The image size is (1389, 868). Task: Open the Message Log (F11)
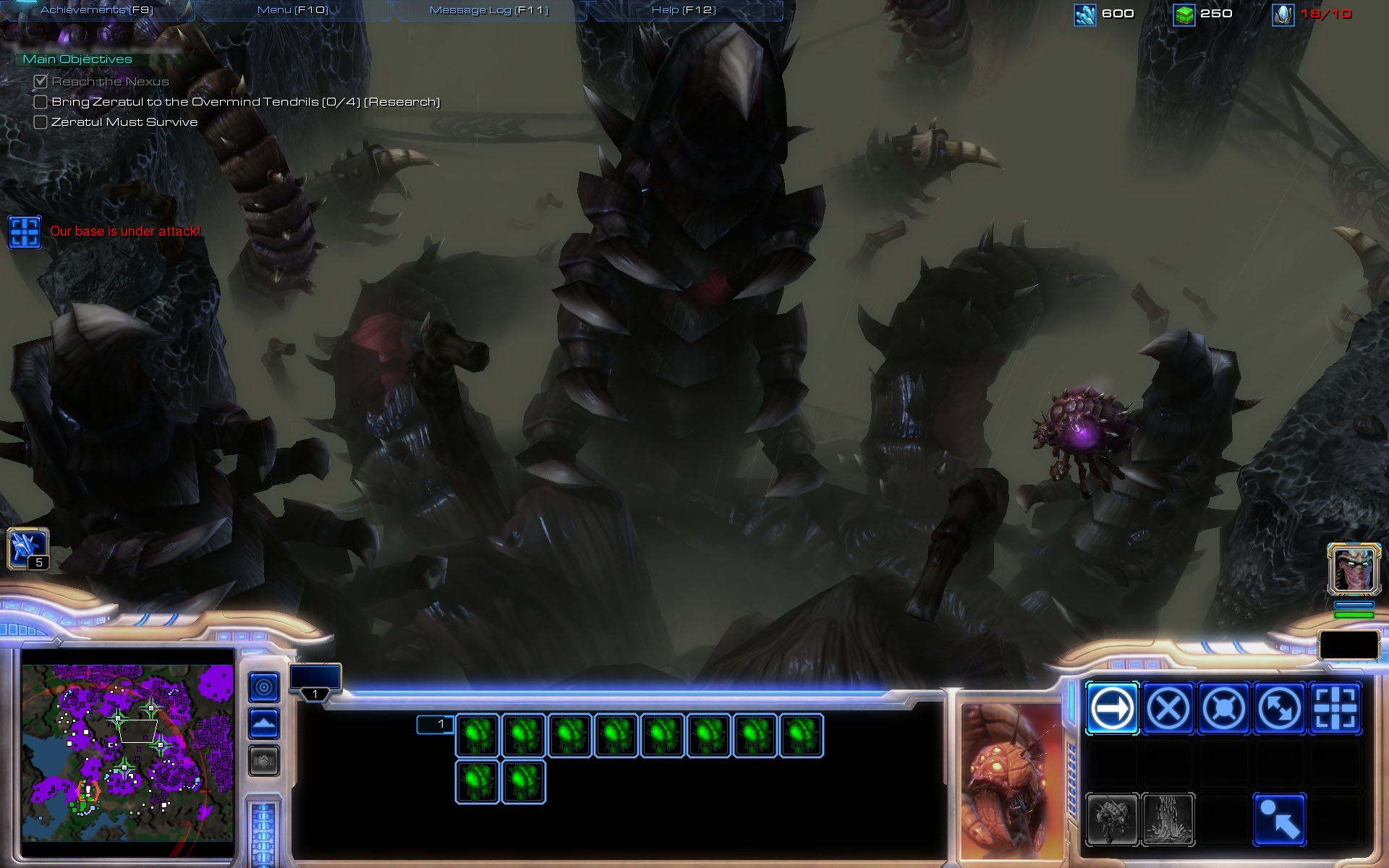click(489, 10)
